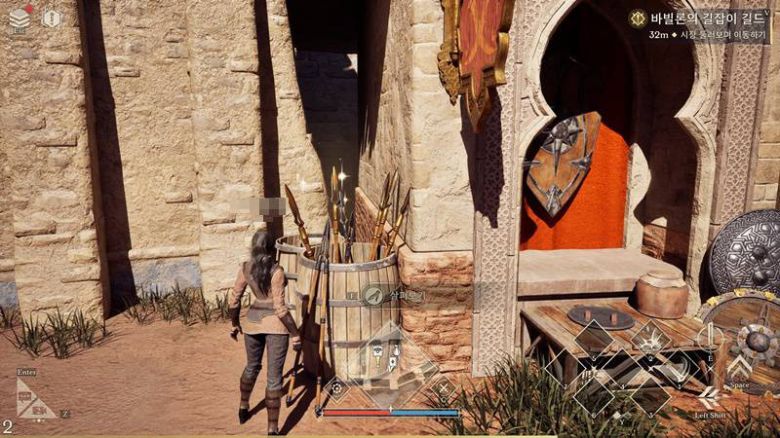Activate the winged dash icon above Left Shift

coord(709,395)
